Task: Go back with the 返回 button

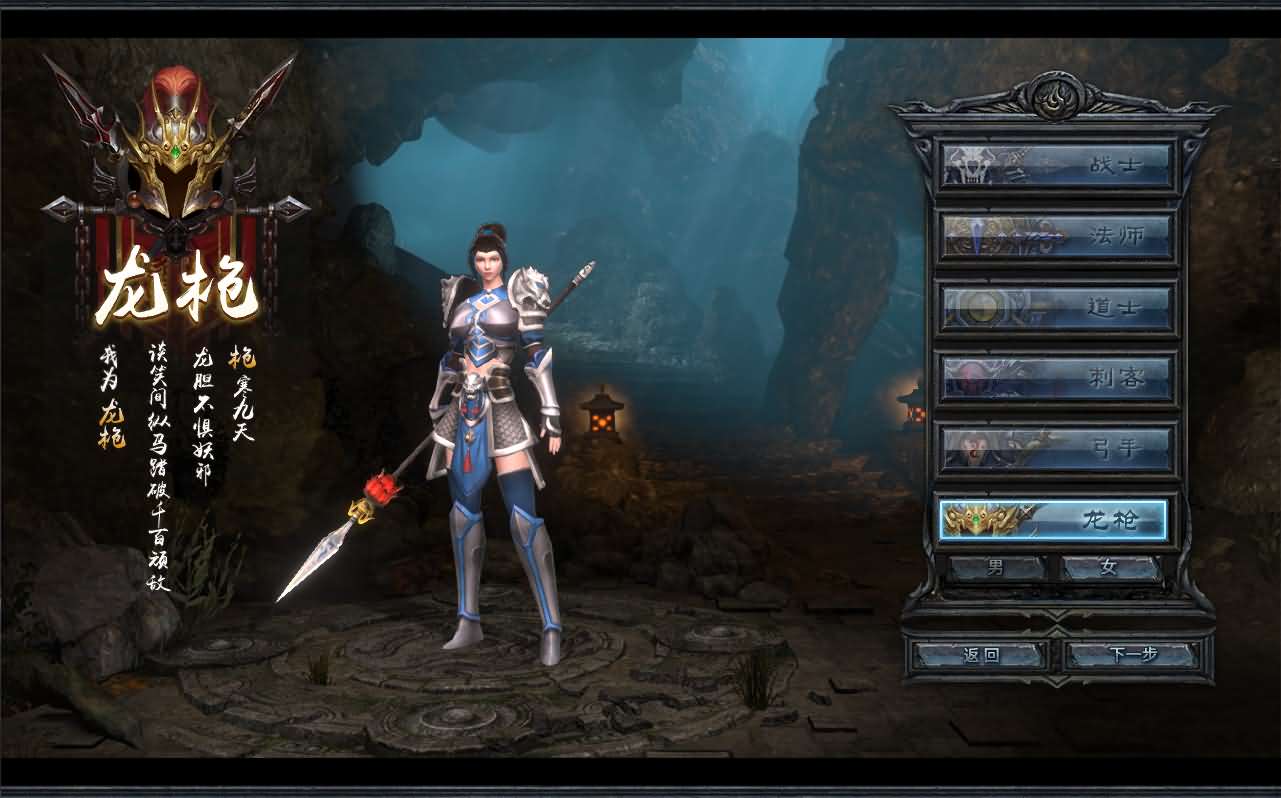Action: (981, 655)
